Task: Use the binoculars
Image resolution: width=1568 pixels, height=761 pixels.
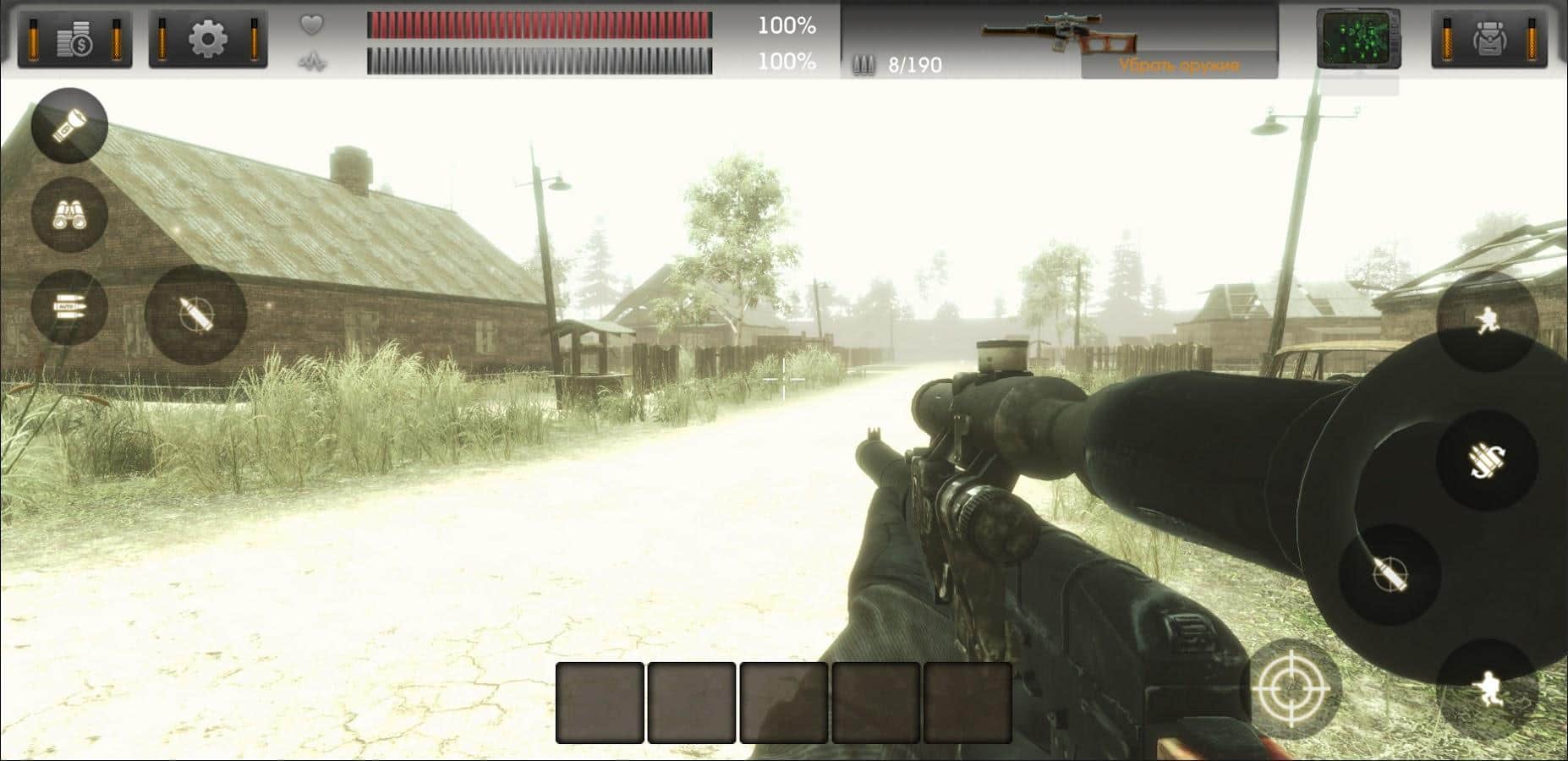Action: click(69, 215)
